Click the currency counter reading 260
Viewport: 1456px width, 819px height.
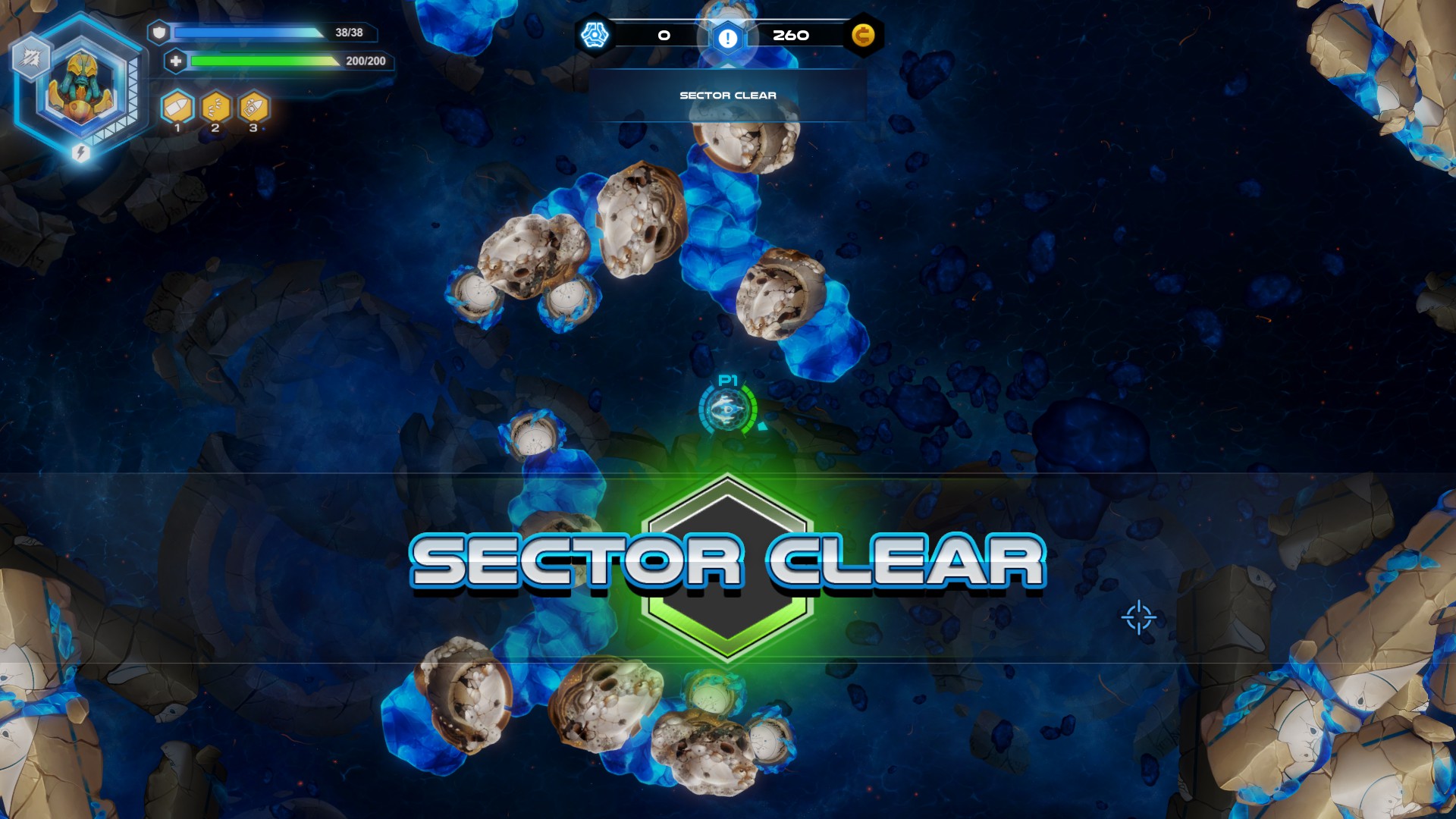791,34
